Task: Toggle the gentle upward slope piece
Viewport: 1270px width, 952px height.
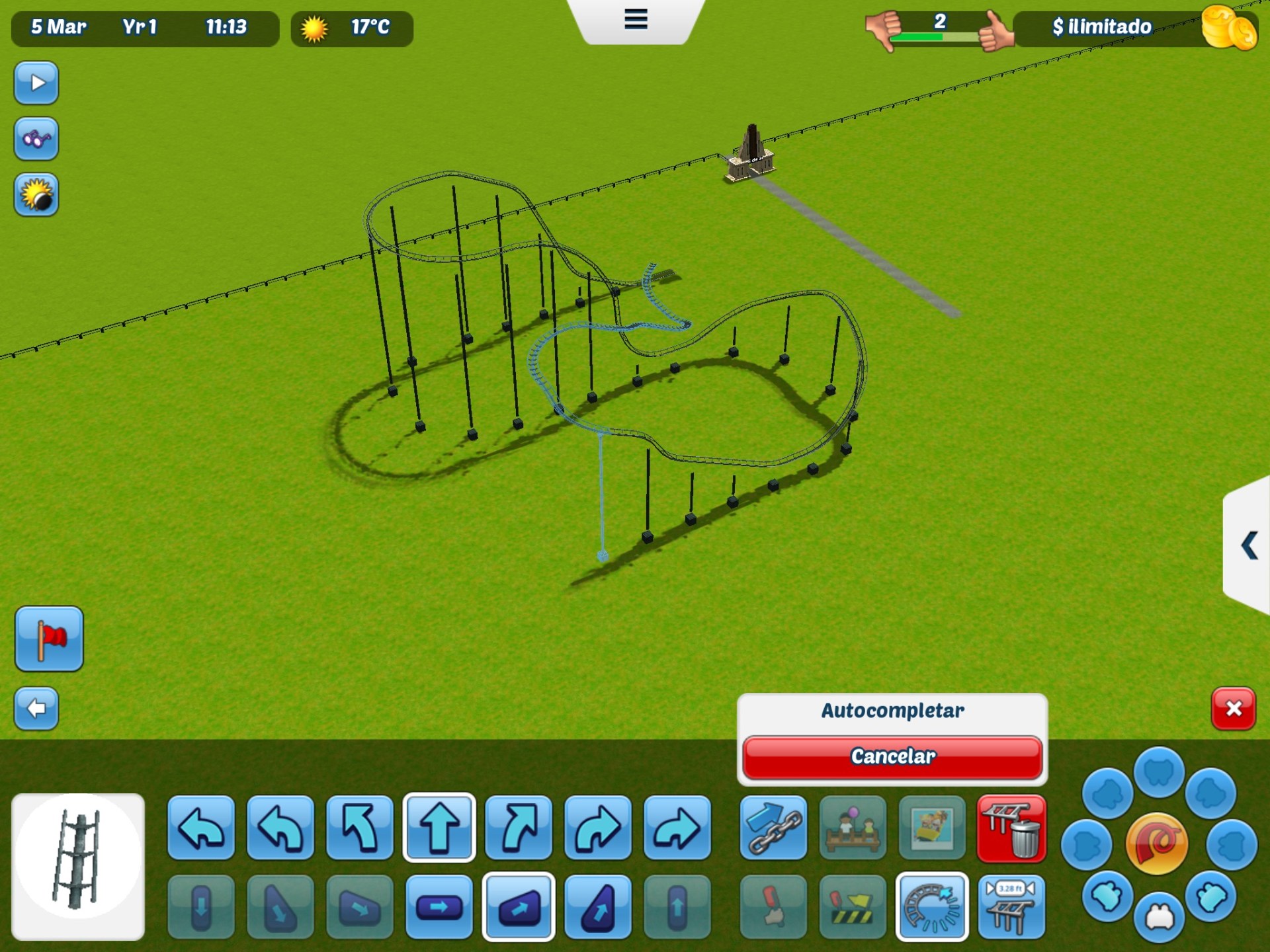Action: click(x=518, y=908)
